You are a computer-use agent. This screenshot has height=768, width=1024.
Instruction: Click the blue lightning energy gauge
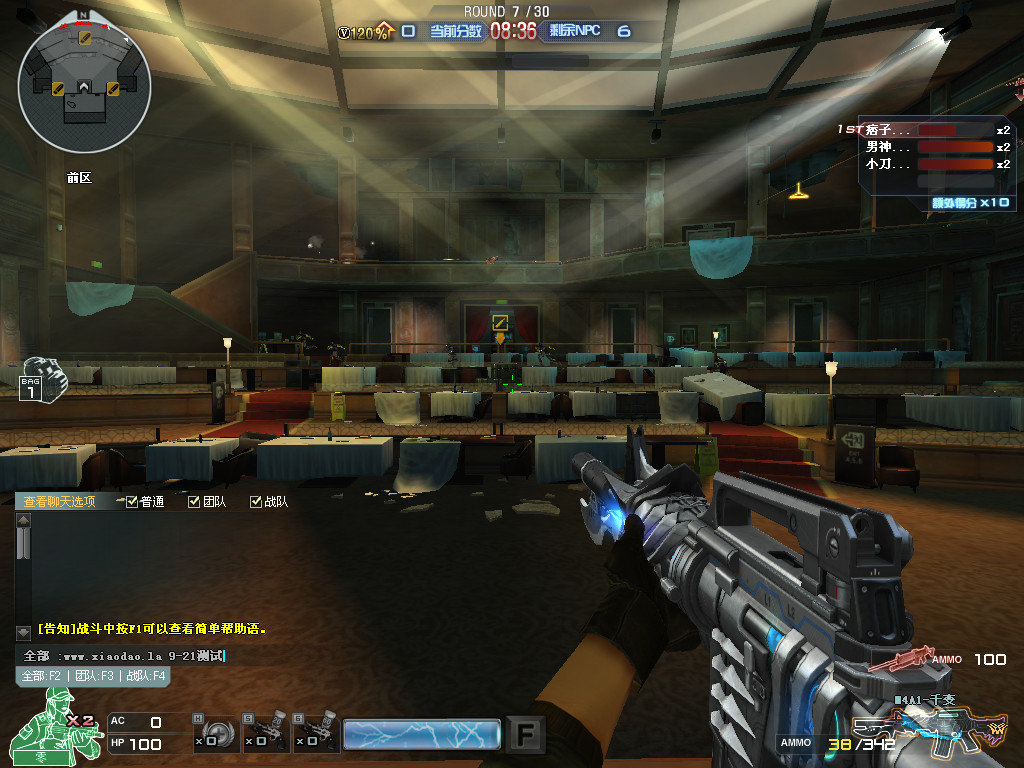pos(421,734)
